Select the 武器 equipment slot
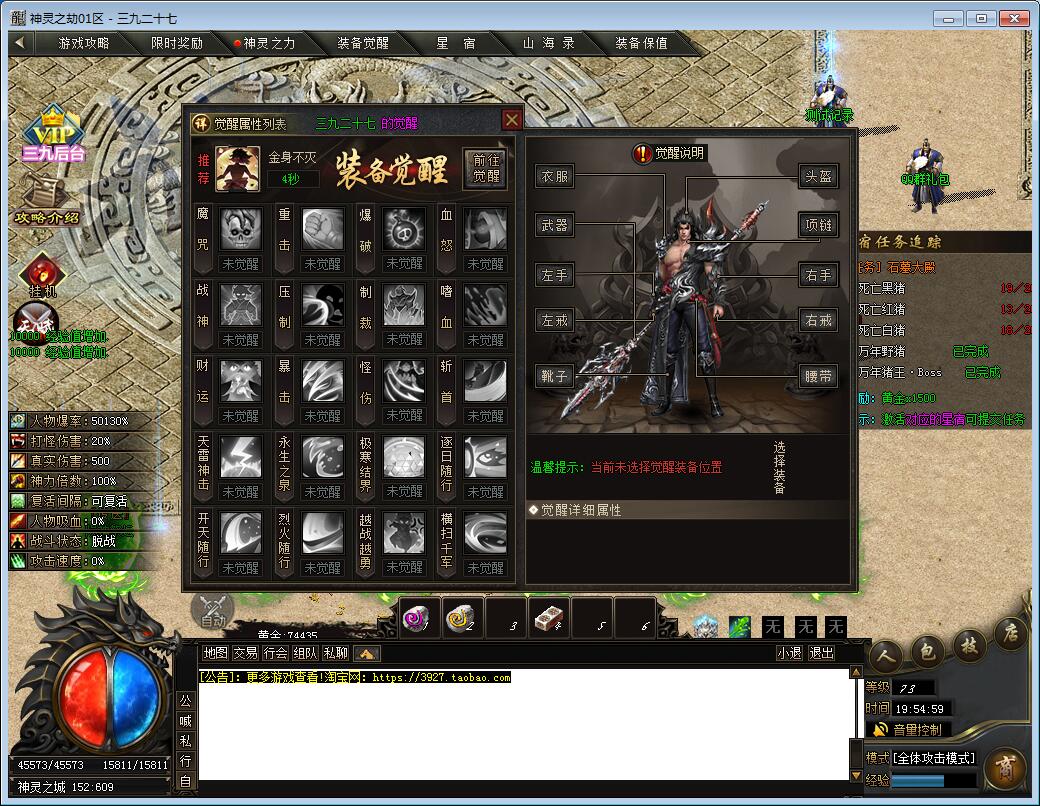Screen dimensions: 1040x806 tap(555, 226)
